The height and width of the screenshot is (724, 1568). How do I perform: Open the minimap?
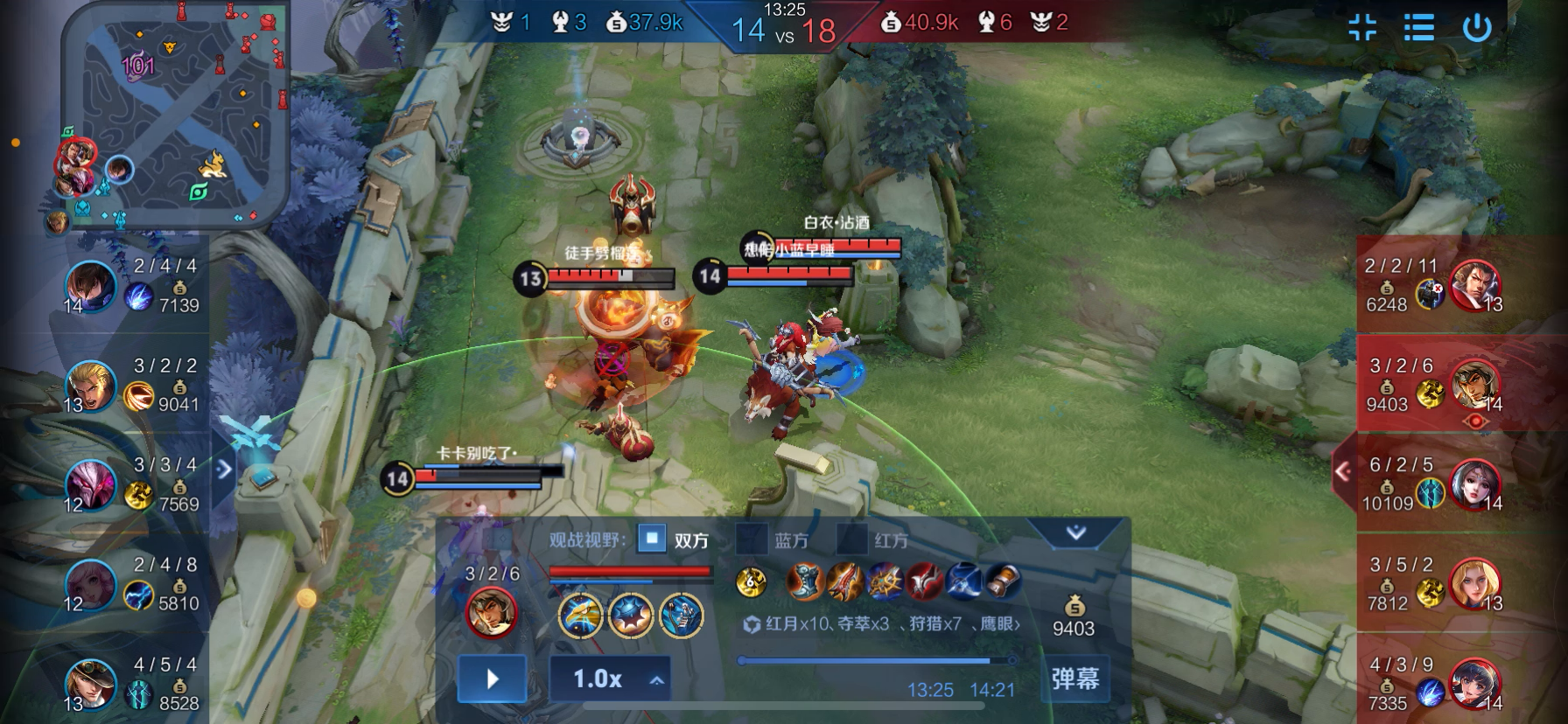click(x=175, y=114)
